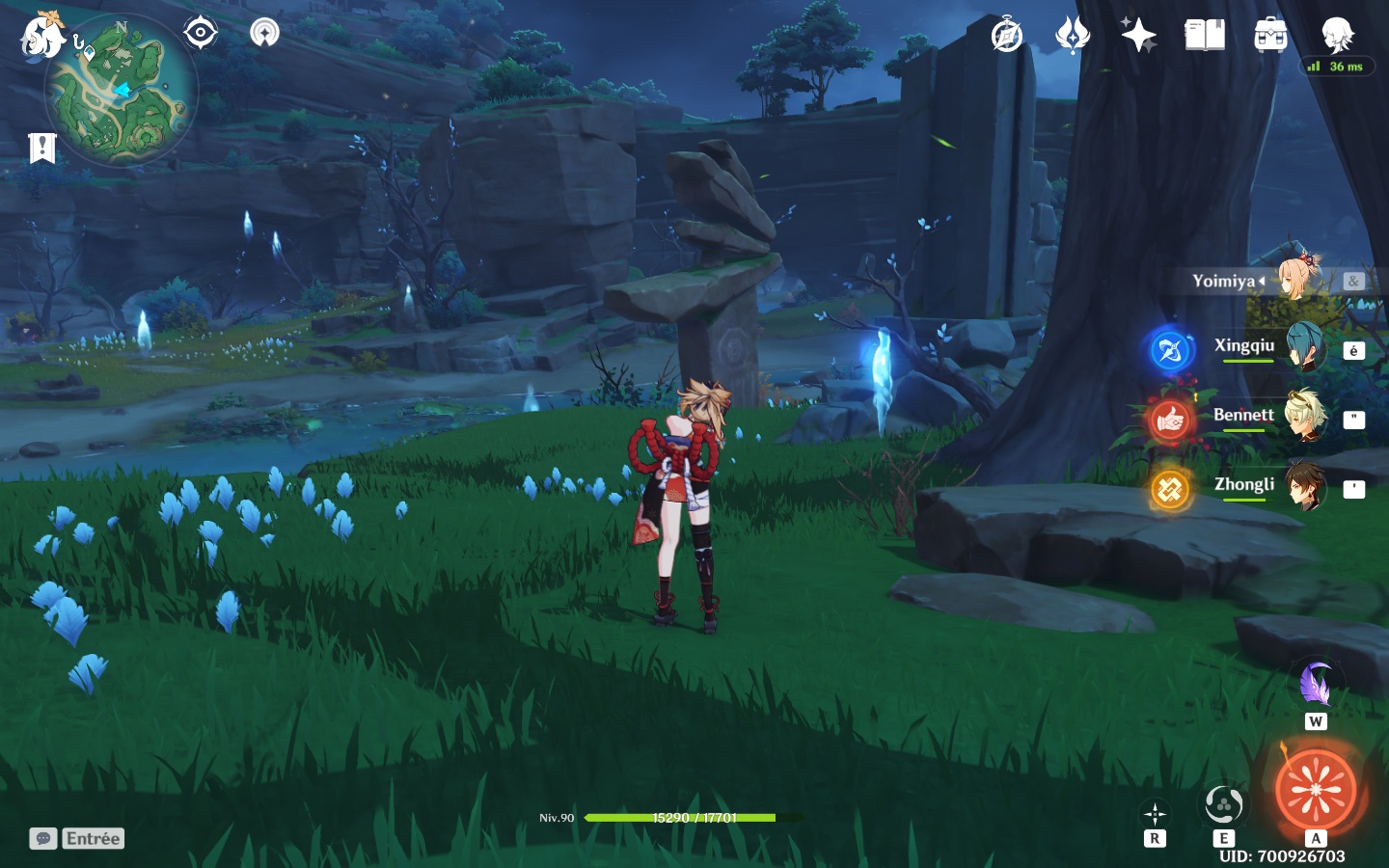Viewport: 1389px width, 868px height.
Task: Open the compass events icon
Action: coord(1007,36)
